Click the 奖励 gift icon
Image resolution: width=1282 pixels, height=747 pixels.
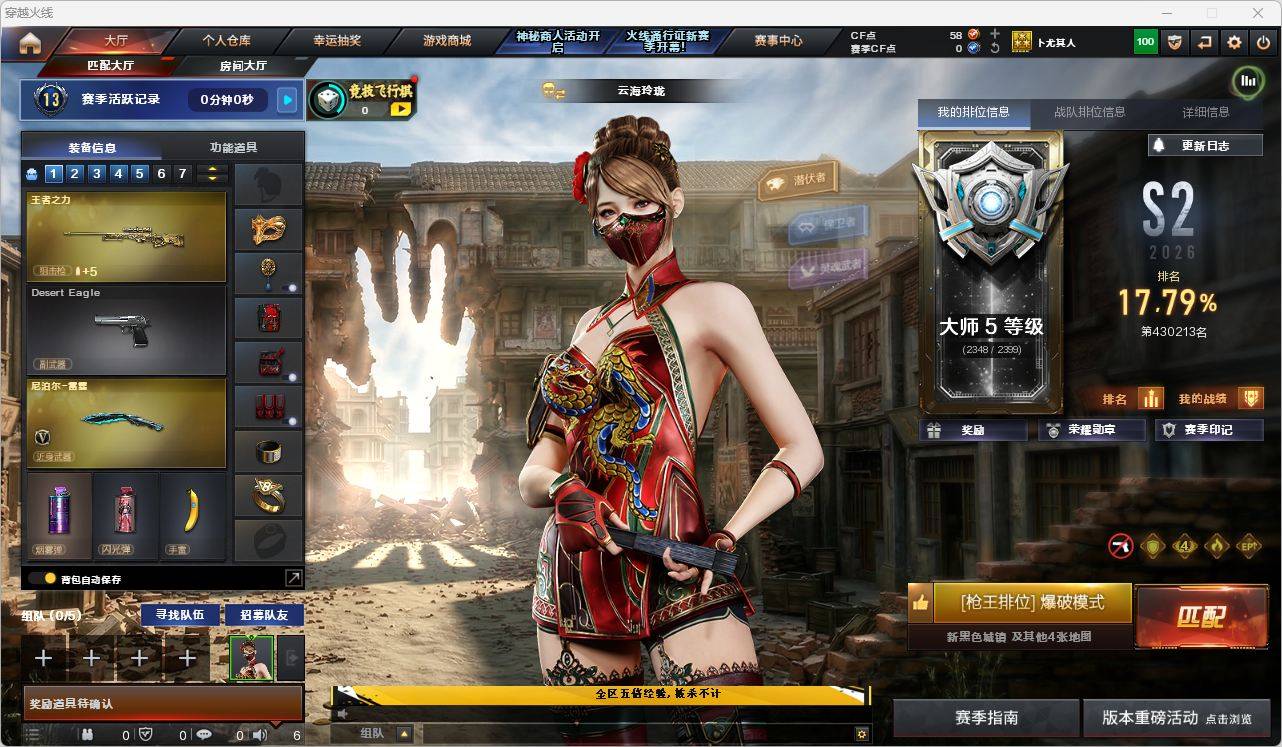tap(935, 430)
